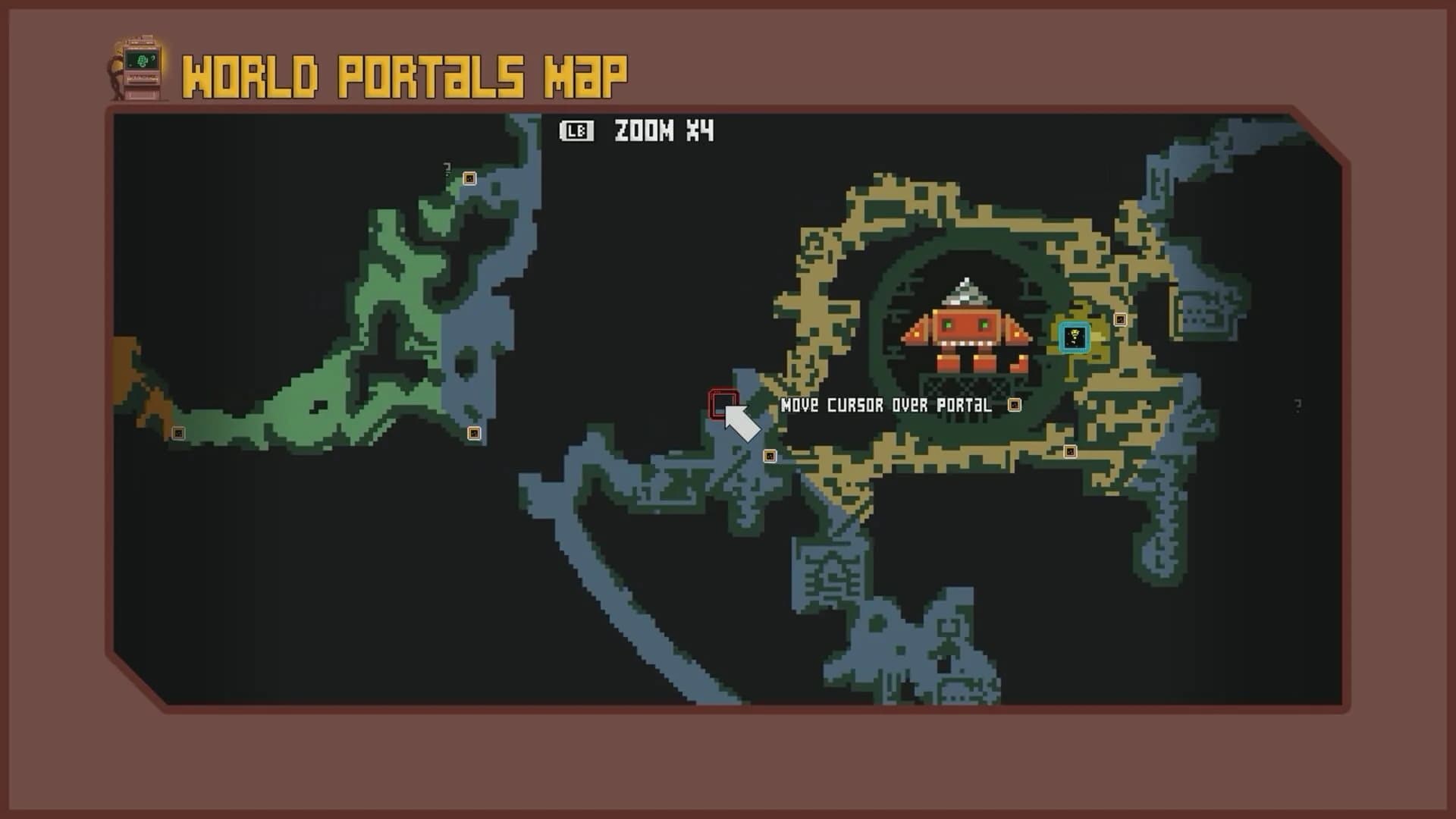Select the portal marker near the northwest coastline

(x=471, y=179)
